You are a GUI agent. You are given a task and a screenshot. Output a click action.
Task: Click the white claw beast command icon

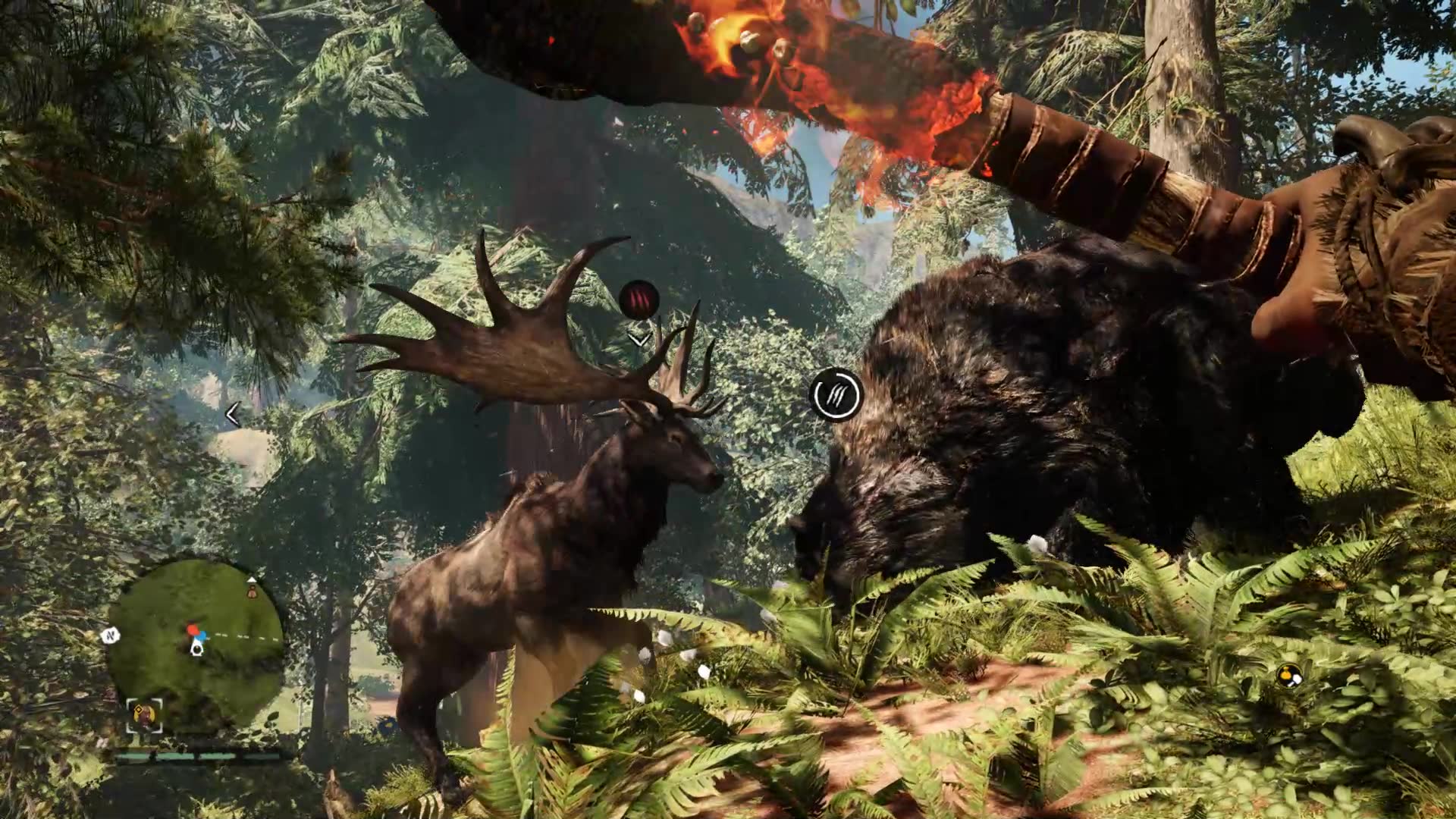[x=835, y=394]
